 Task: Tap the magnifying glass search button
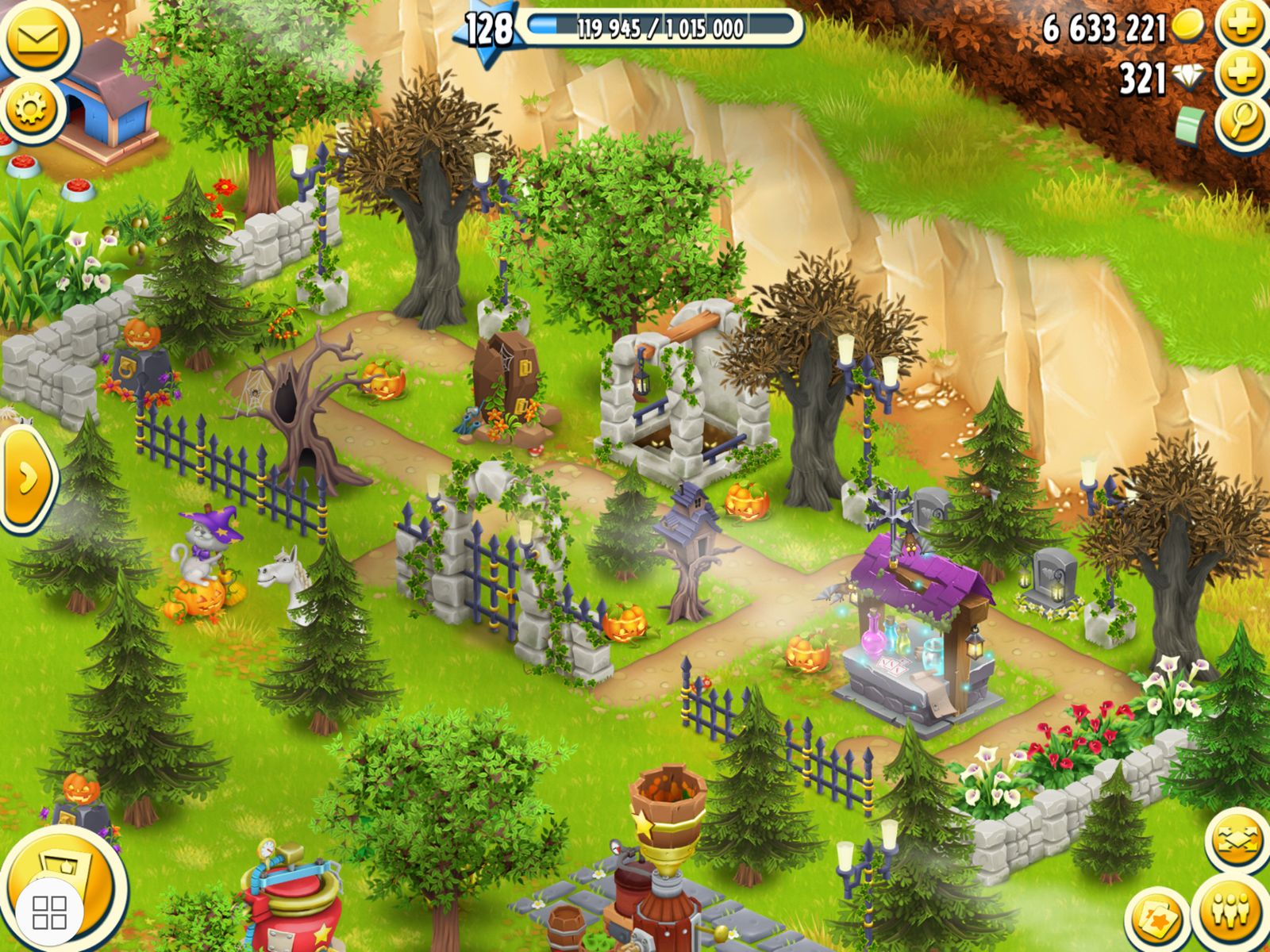[x=1242, y=123]
